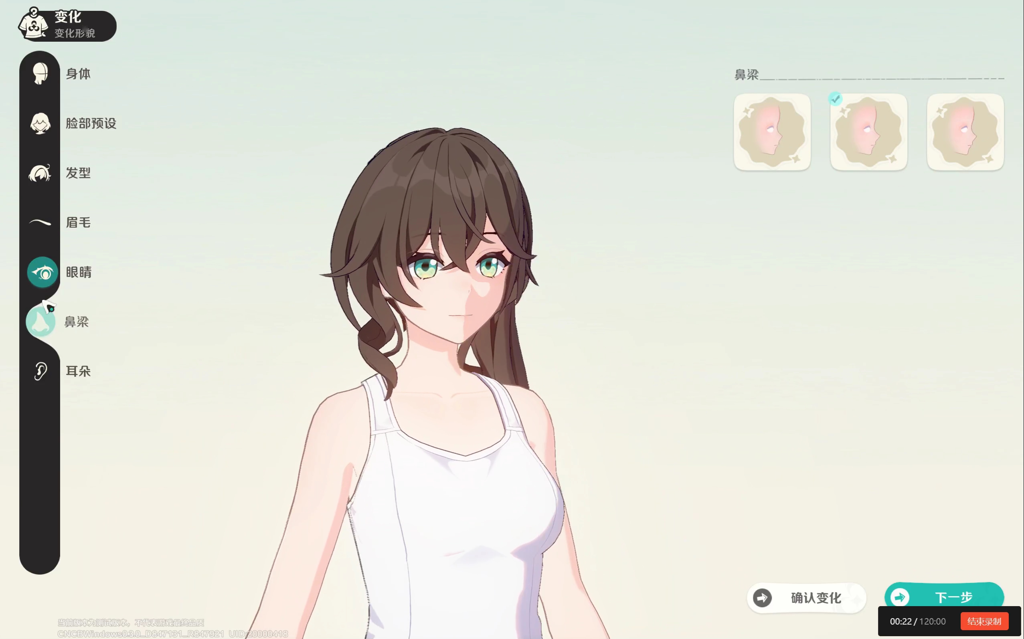Pick the first nose bridge preset
Viewport: 1024px width, 639px height.
tap(772, 132)
